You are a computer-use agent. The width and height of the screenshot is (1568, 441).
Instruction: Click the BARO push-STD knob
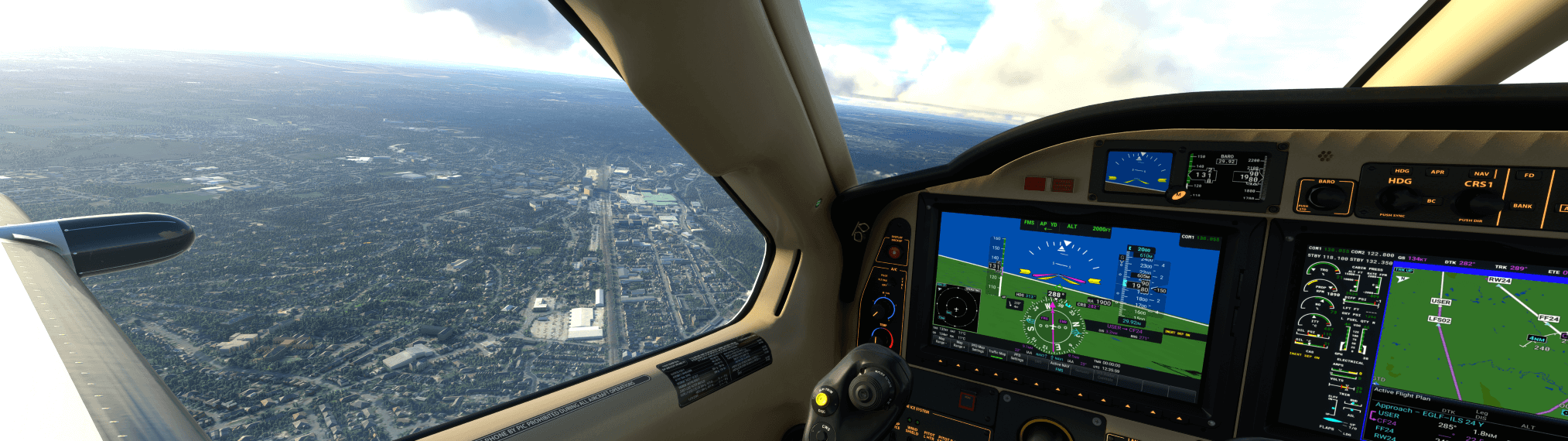[1327, 198]
